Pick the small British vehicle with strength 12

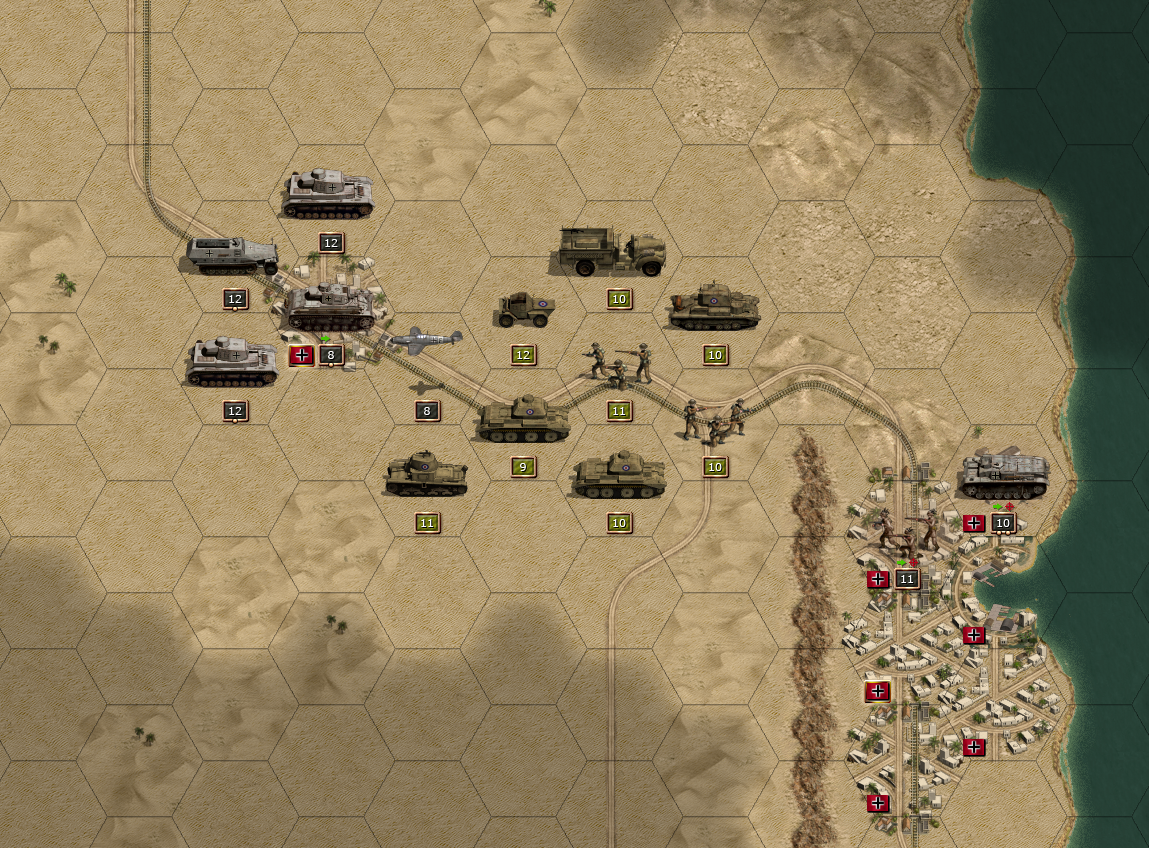click(525, 310)
